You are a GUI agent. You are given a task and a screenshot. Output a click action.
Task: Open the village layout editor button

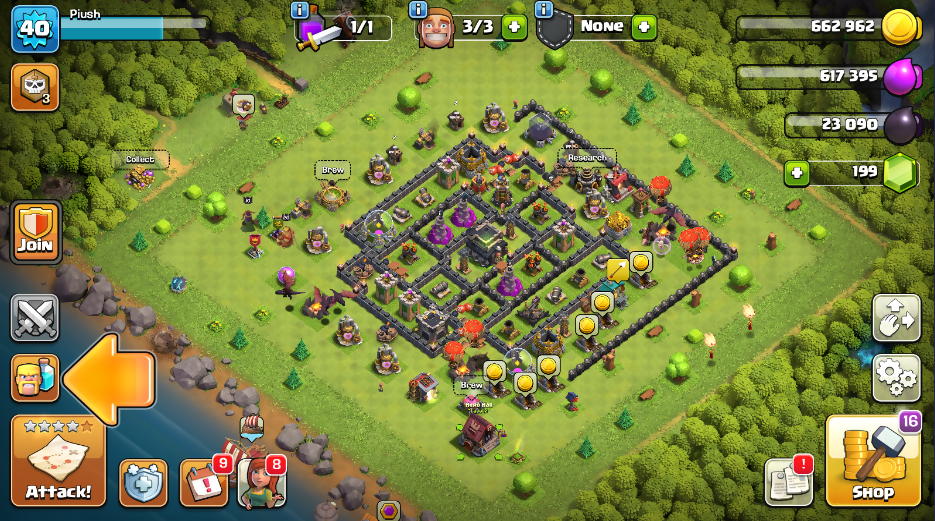(x=896, y=318)
